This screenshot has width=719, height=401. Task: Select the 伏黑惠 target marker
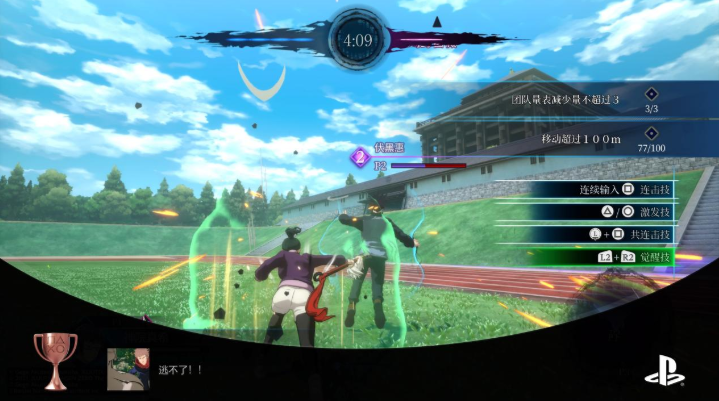(x=359, y=156)
